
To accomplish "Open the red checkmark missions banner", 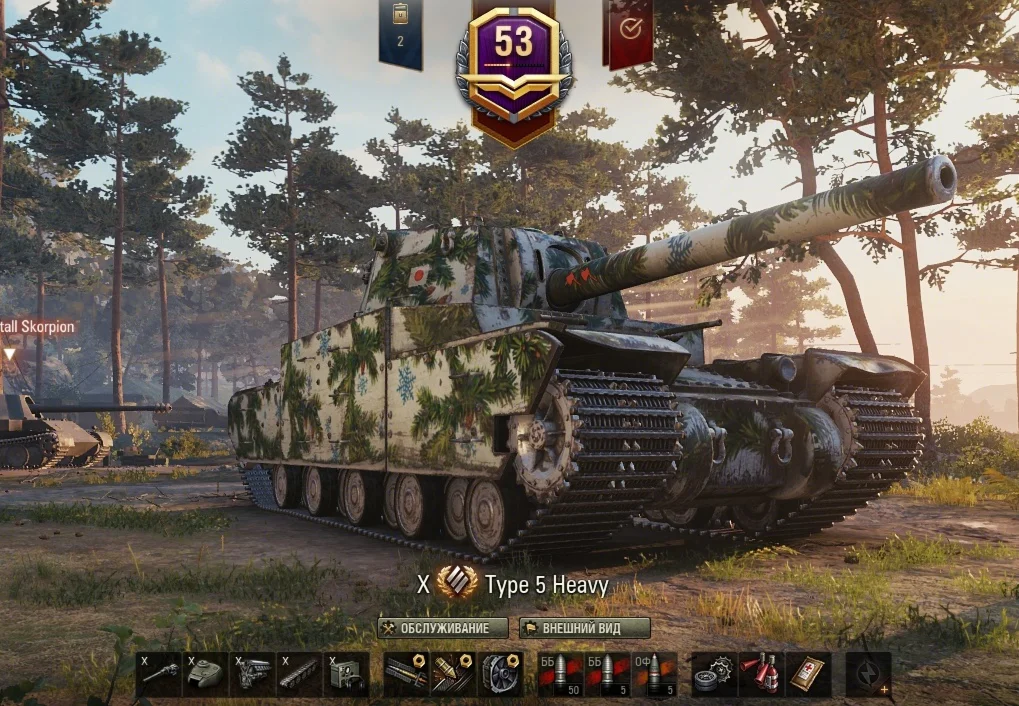I will (630, 32).
